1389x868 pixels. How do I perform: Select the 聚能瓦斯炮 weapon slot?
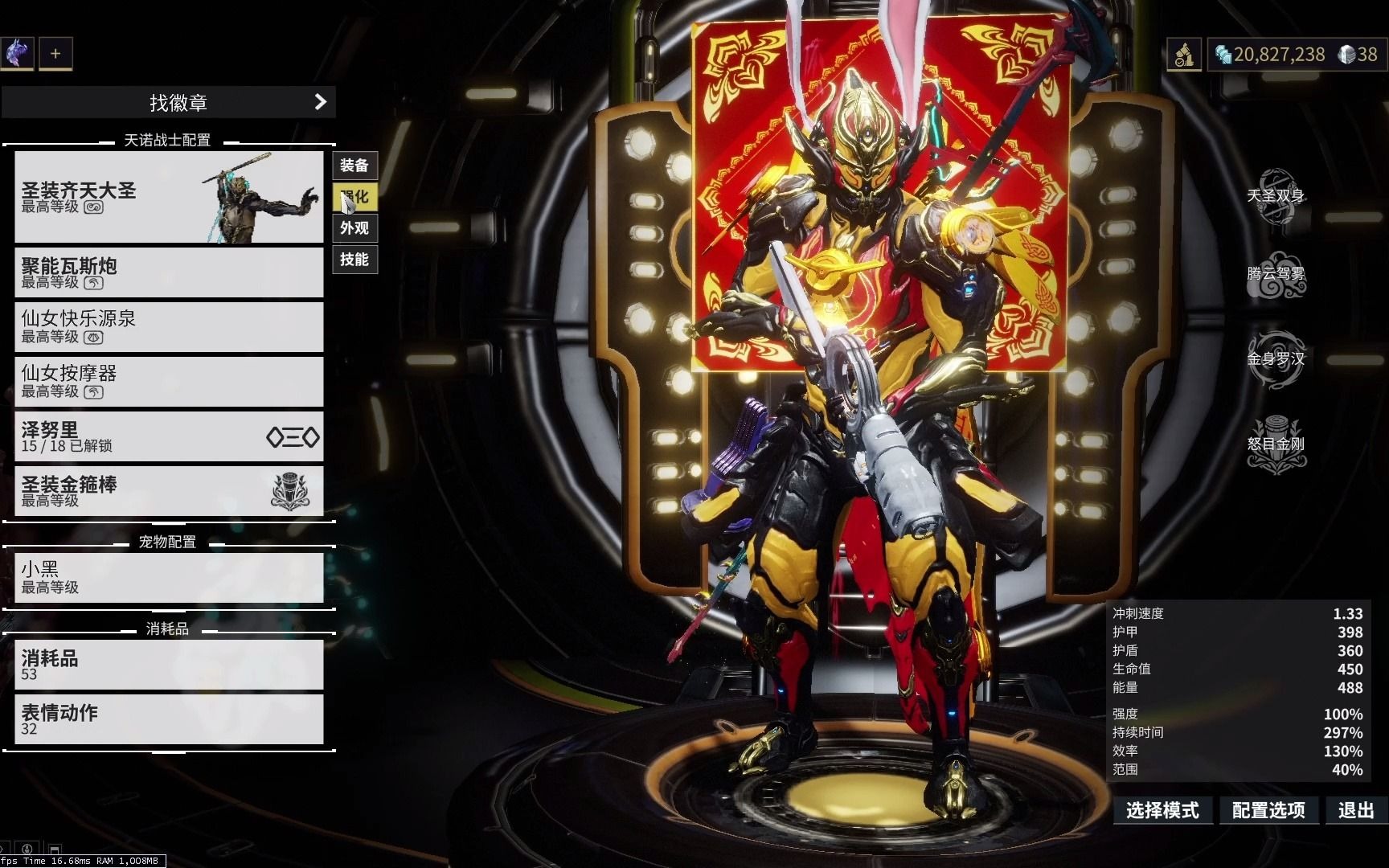(x=169, y=272)
